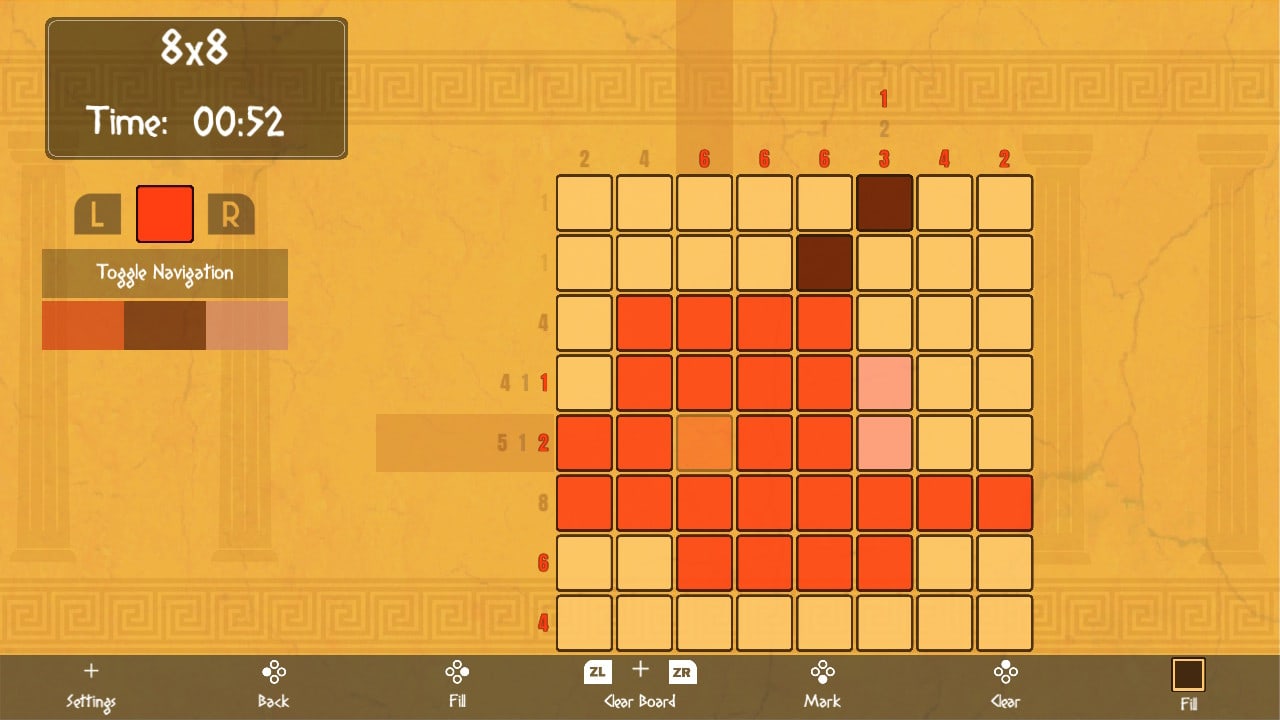Click the ZL button icon

pos(596,672)
